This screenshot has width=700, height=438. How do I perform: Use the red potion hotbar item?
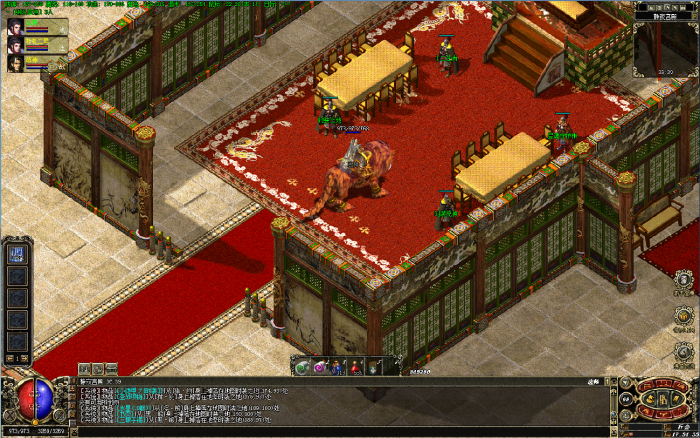356,367
